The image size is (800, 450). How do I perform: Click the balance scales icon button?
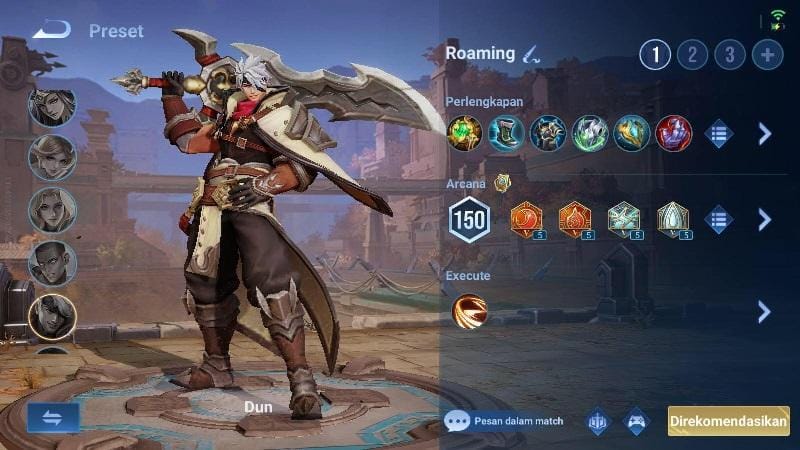598,421
